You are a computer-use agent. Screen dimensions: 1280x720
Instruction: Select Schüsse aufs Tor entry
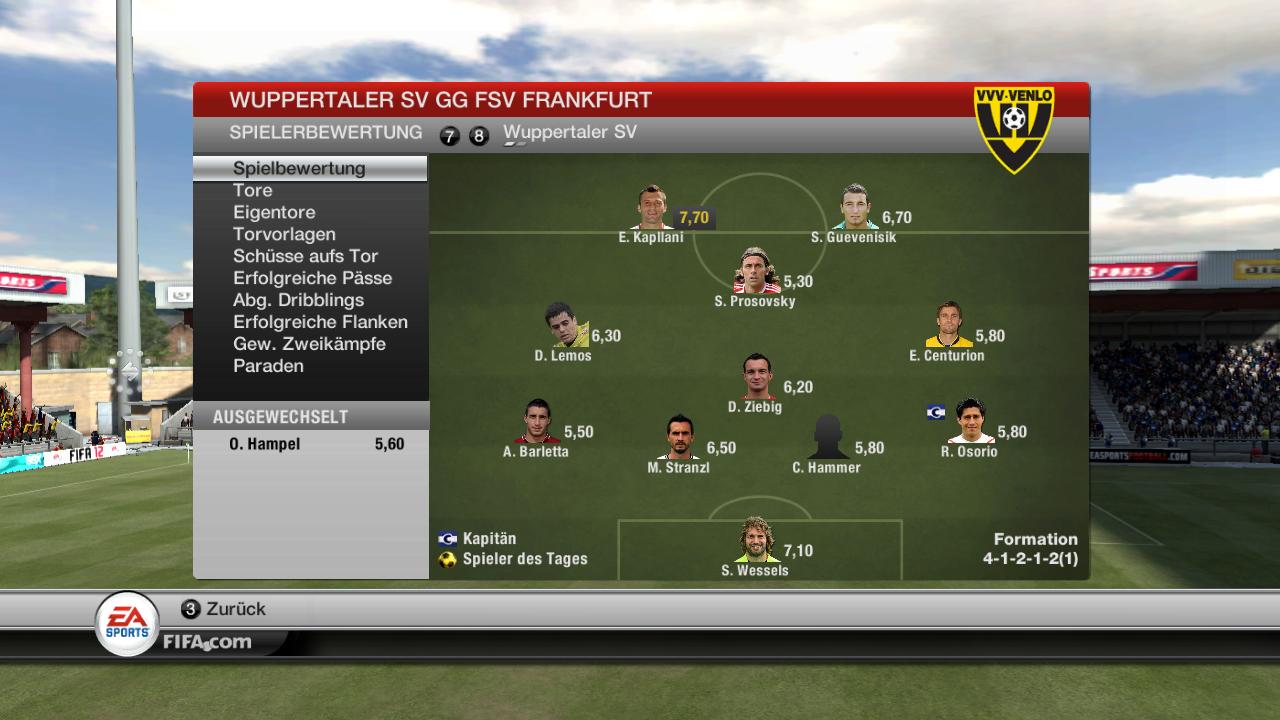(305, 256)
